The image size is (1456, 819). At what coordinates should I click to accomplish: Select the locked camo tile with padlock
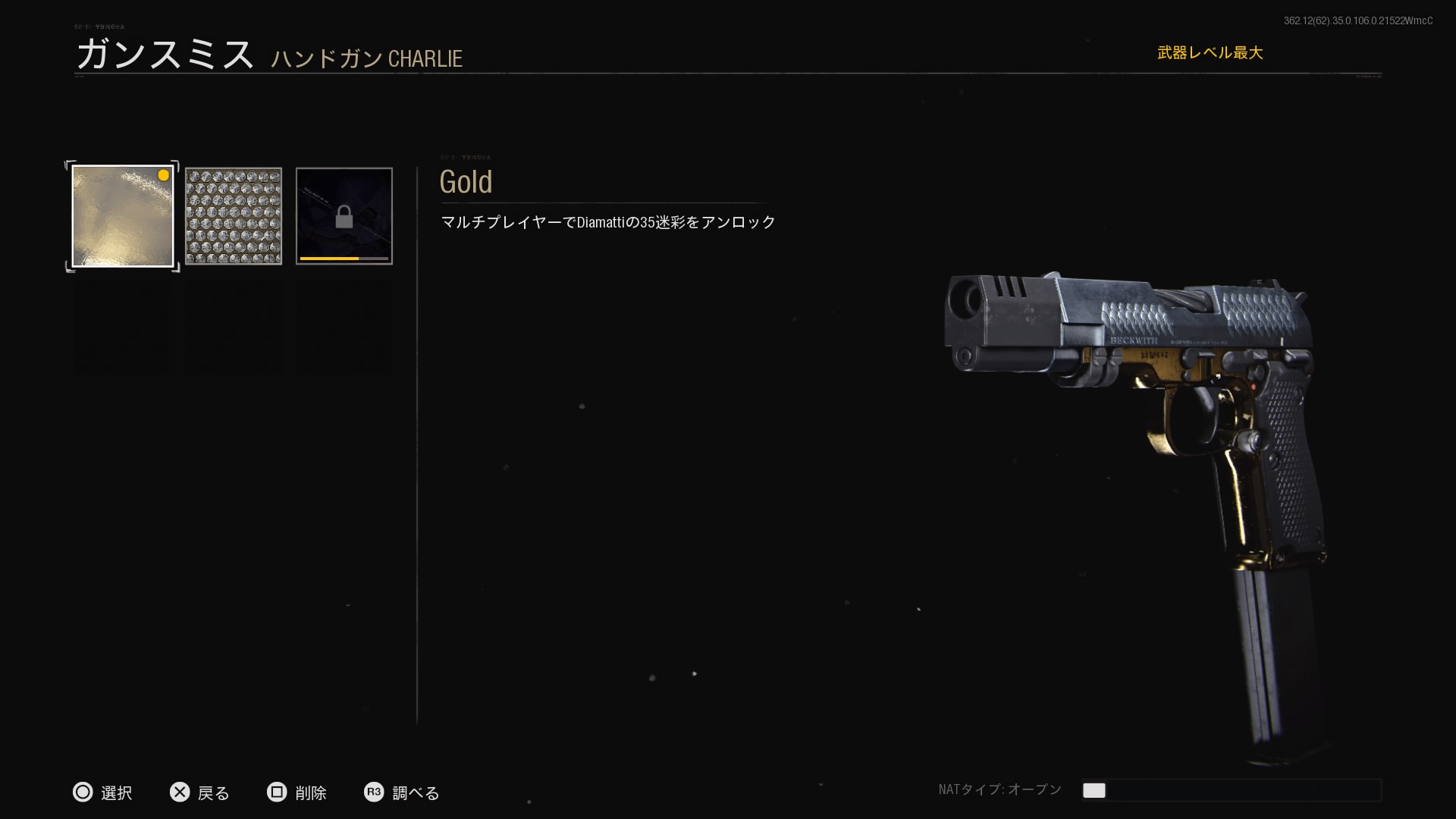coord(344,216)
